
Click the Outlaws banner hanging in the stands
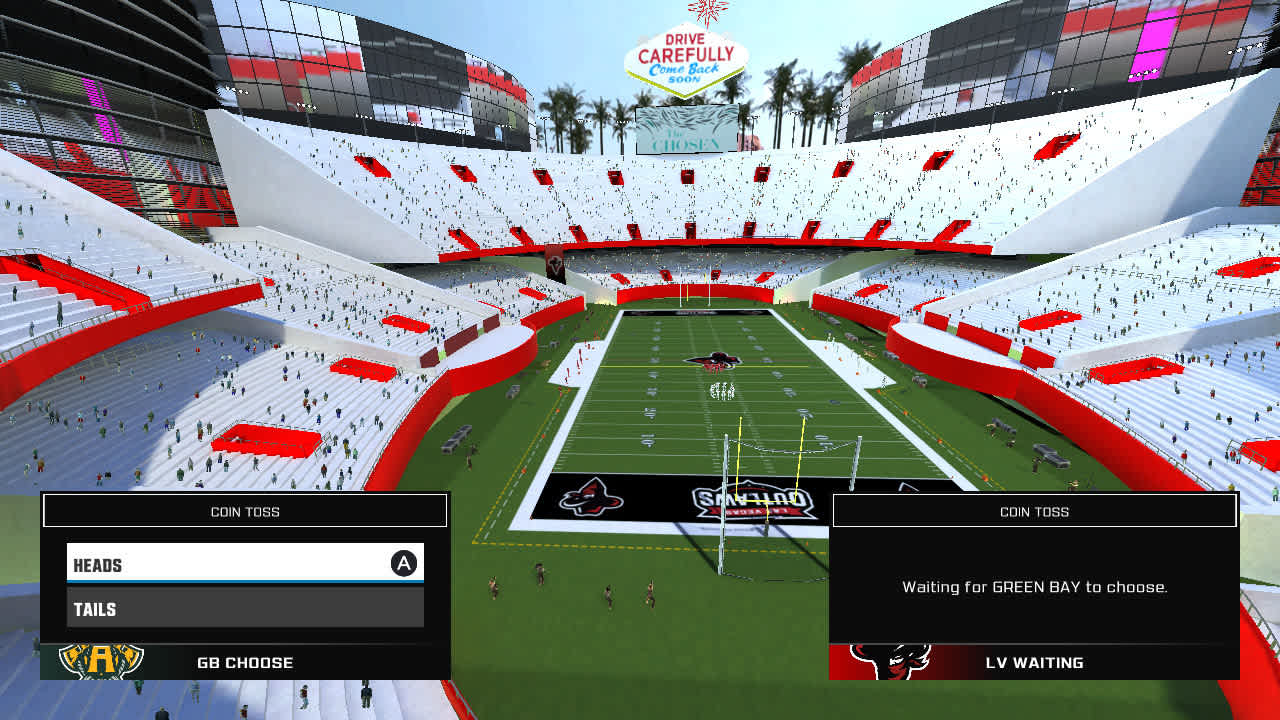[x=556, y=264]
